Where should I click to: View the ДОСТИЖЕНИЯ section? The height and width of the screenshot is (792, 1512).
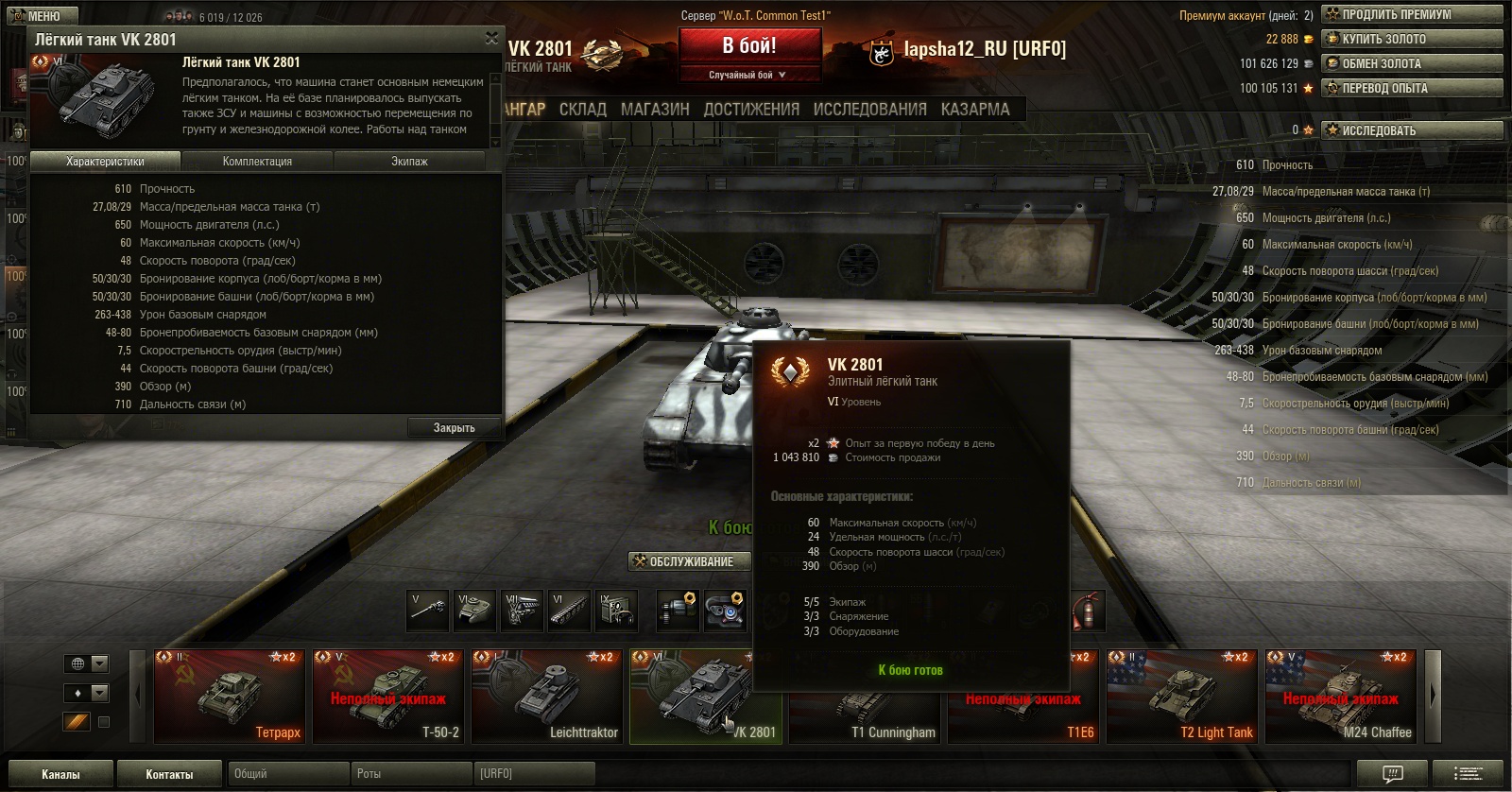pos(751,110)
